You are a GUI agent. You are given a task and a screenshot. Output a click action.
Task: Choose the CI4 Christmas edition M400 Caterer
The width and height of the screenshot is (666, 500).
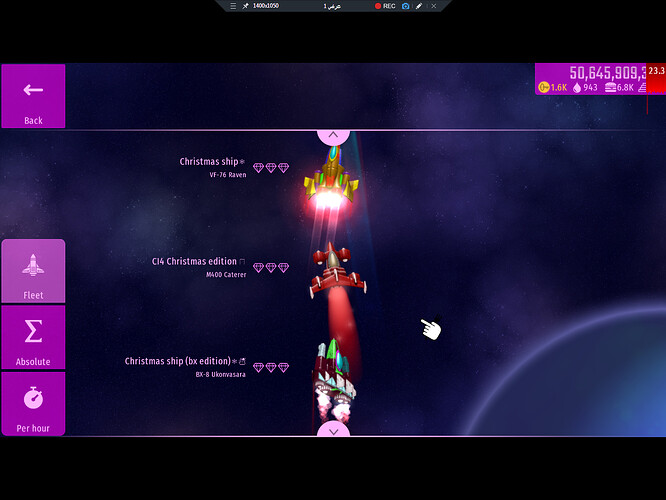point(218,267)
